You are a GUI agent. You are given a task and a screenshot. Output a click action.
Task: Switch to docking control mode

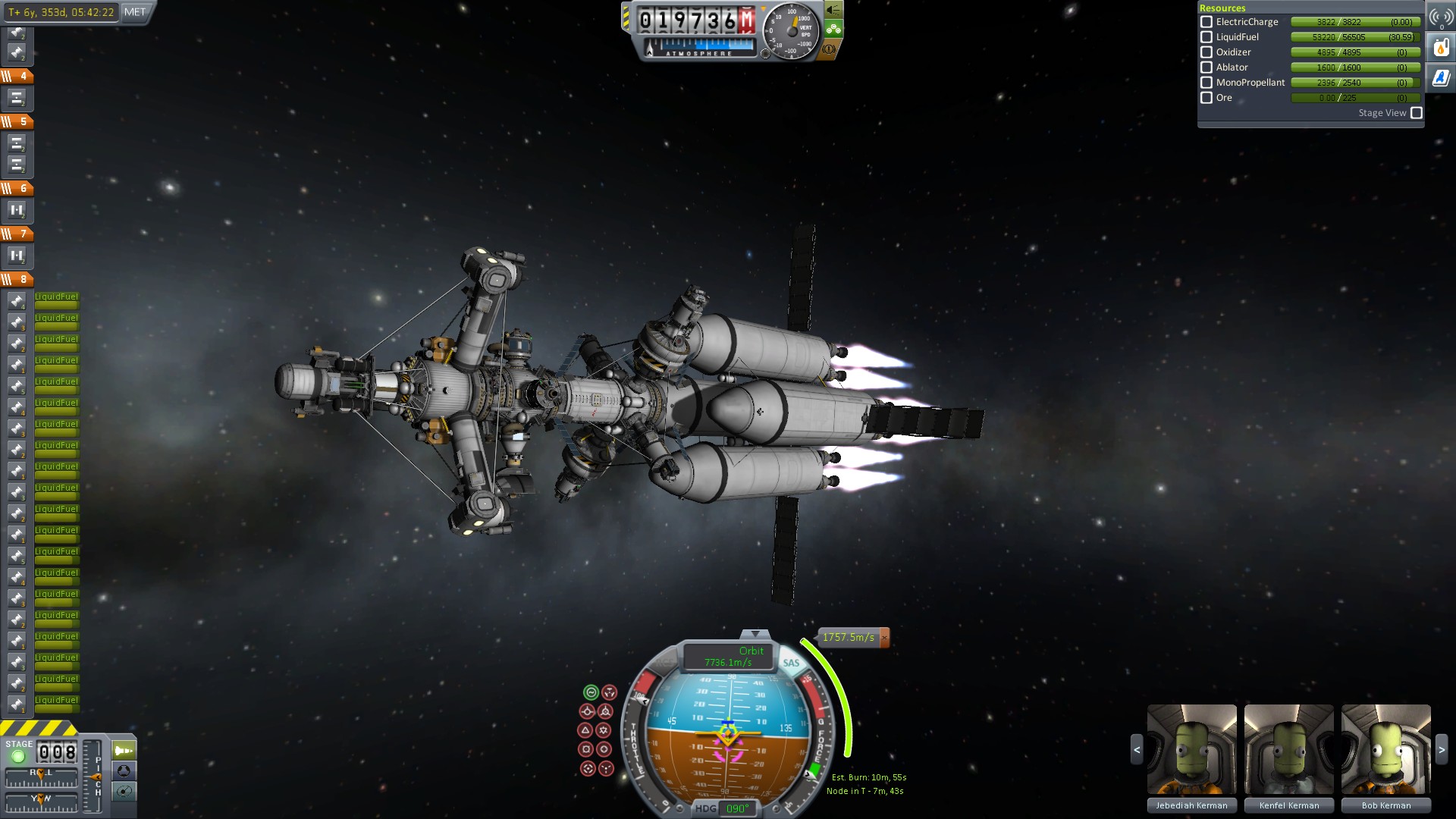[124, 771]
